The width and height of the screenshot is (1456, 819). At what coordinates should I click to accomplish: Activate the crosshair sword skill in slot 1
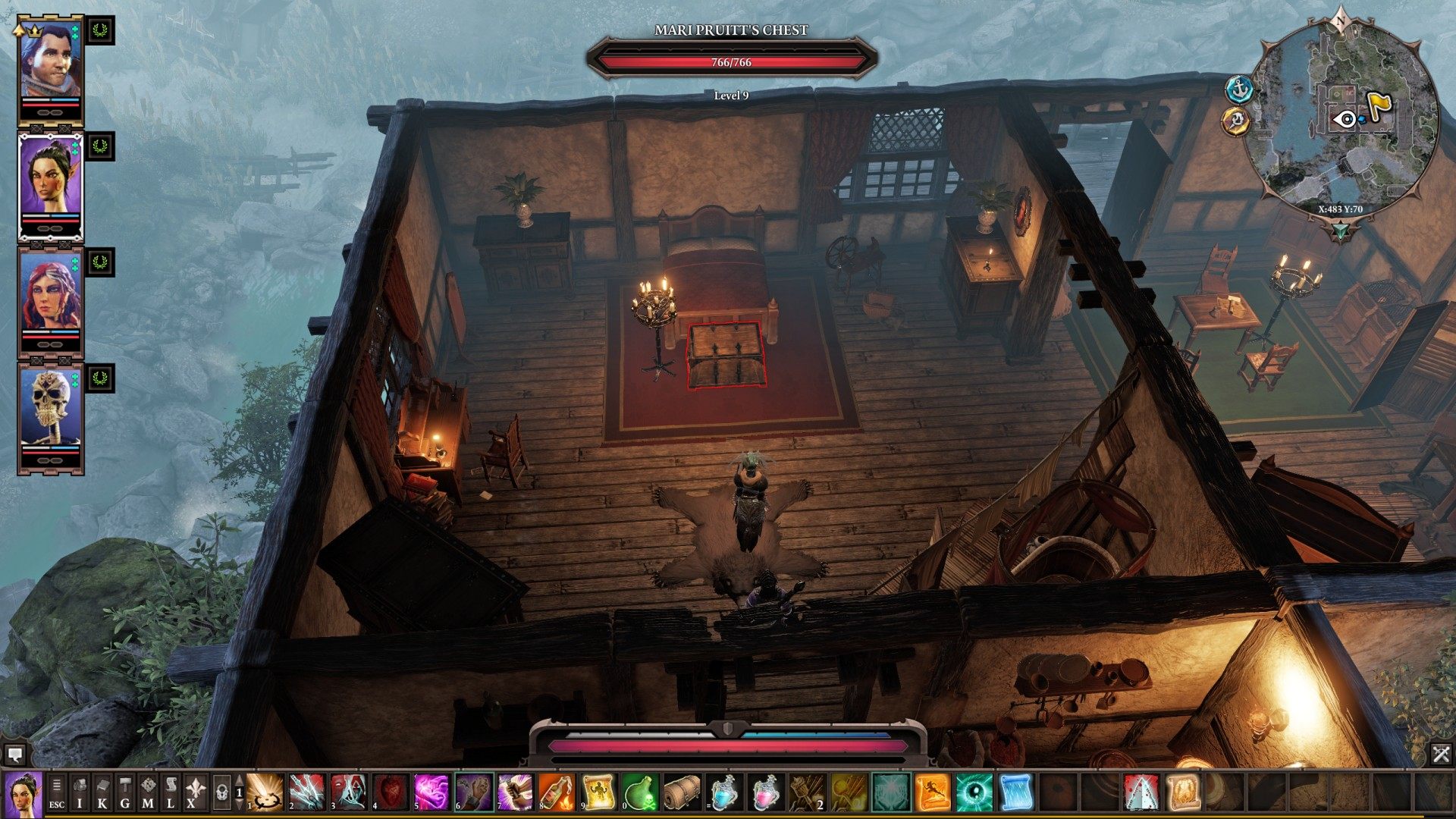pos(265,792)
